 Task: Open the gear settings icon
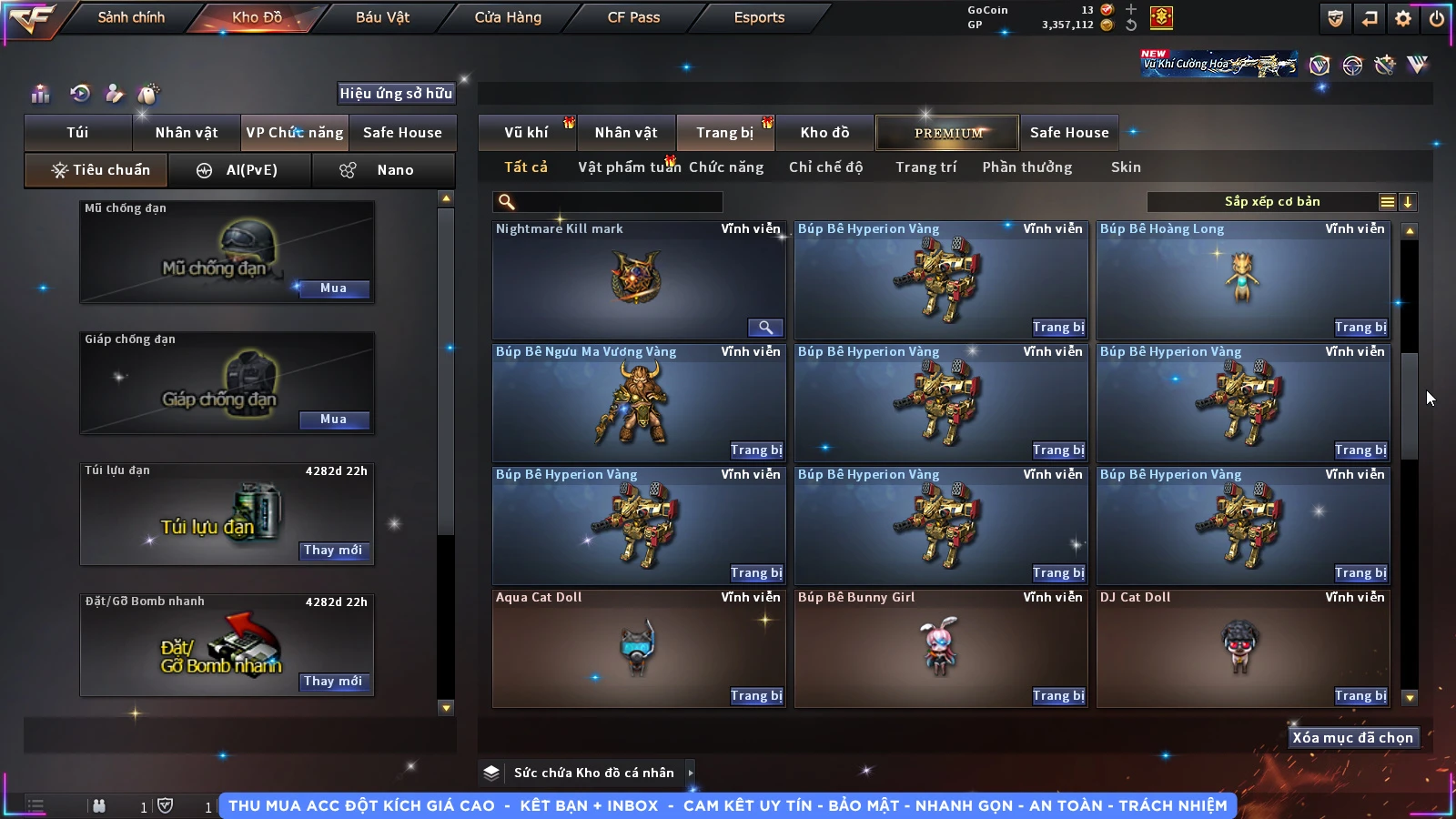1403,18
